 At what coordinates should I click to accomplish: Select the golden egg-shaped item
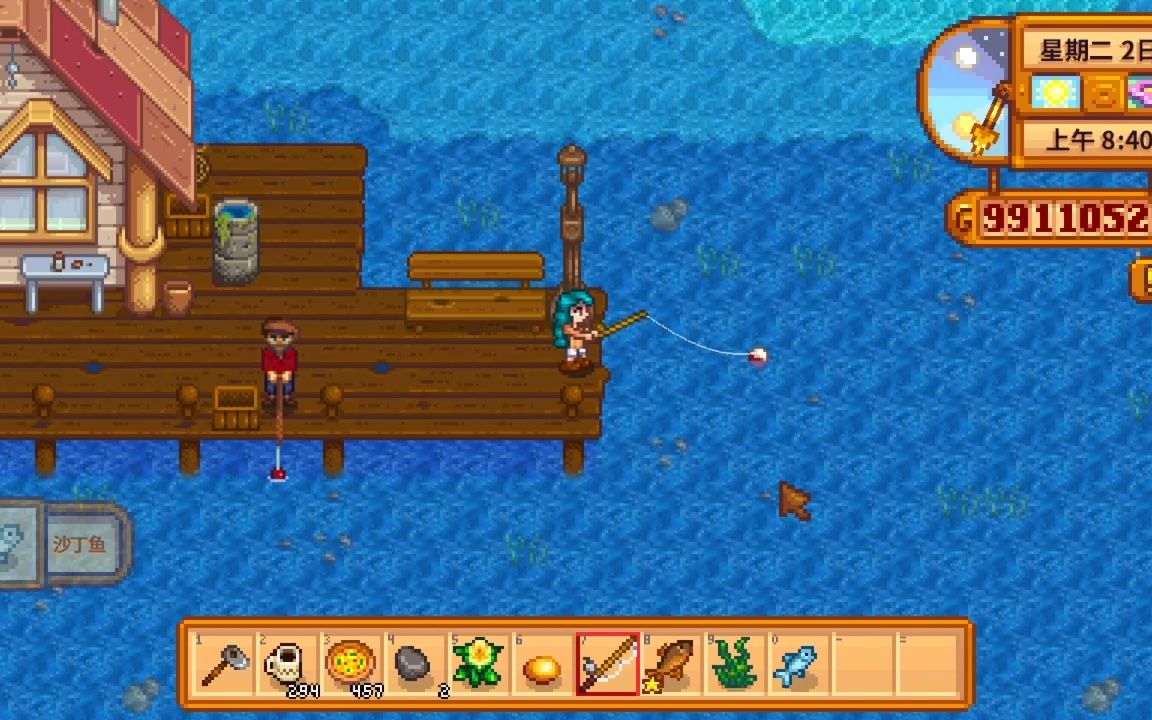click(x=542, y=664)
